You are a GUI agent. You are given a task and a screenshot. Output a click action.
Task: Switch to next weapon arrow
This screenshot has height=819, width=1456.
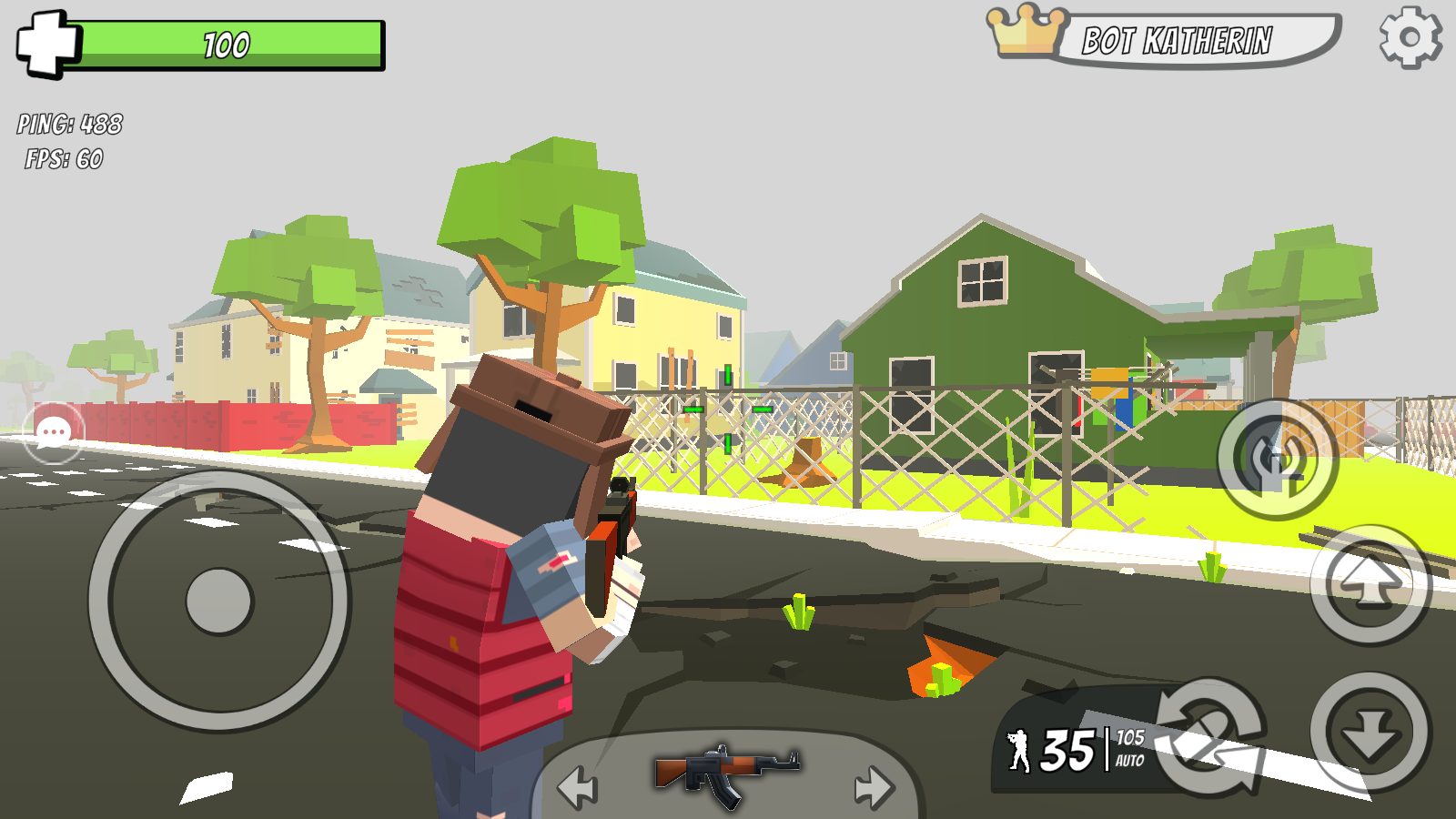874,786
